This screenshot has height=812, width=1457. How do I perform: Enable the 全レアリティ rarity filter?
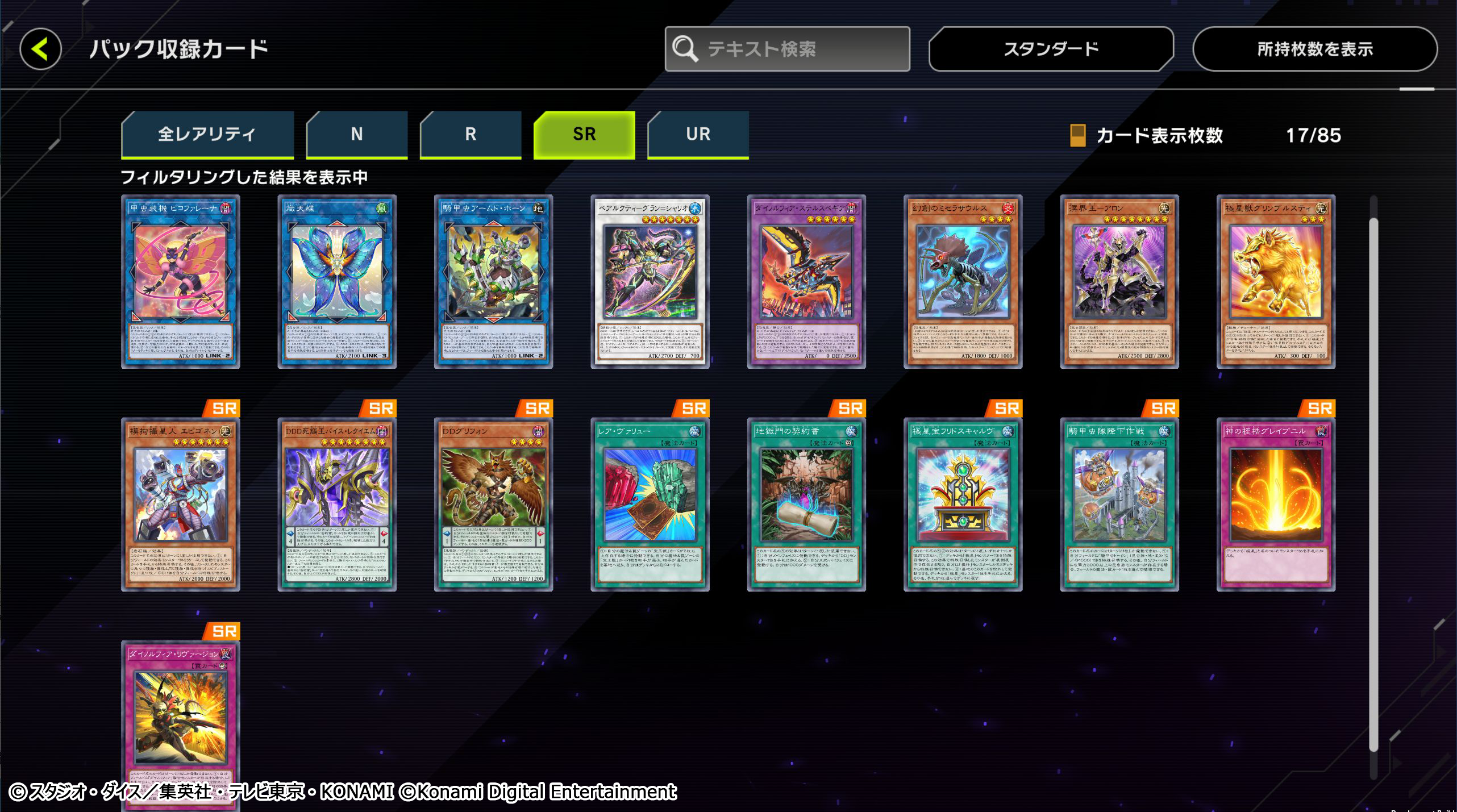pyautogui.click(x=207, y=134)
